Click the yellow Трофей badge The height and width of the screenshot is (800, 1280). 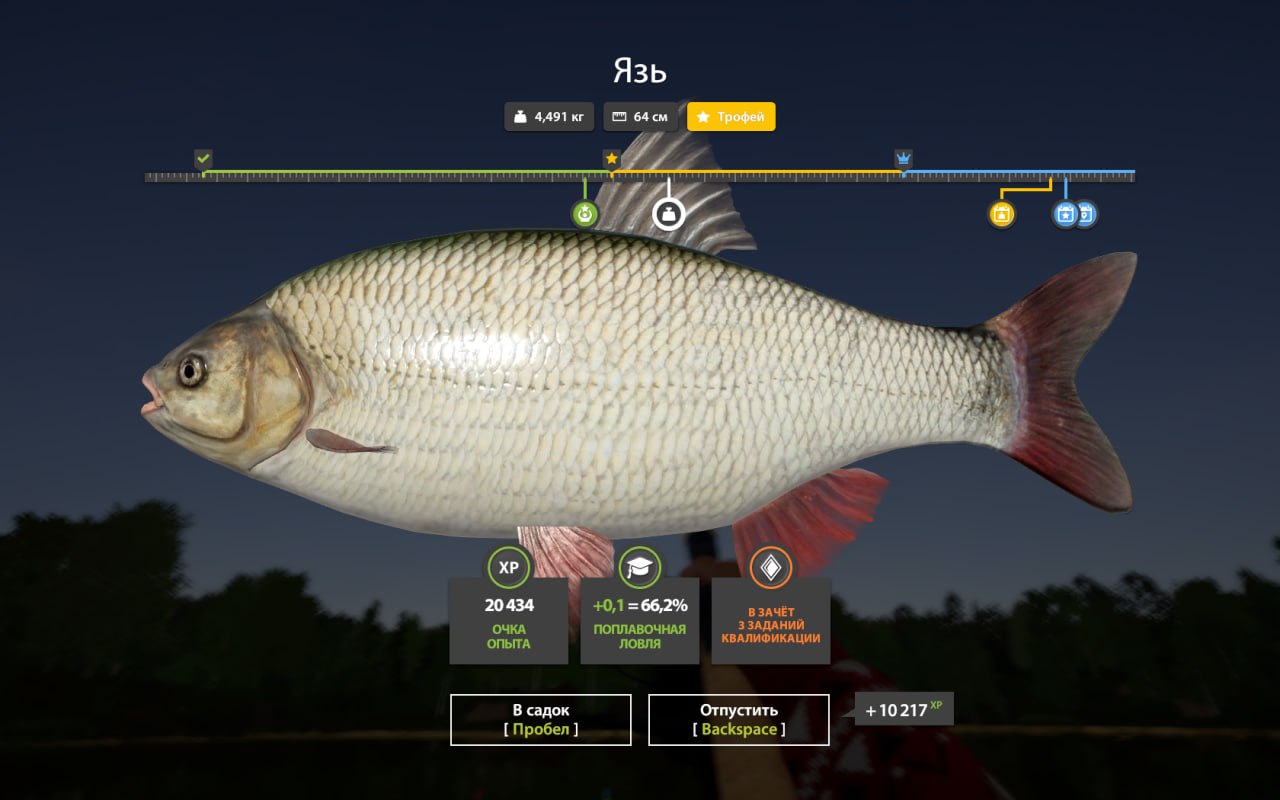[x=731, y=117]
